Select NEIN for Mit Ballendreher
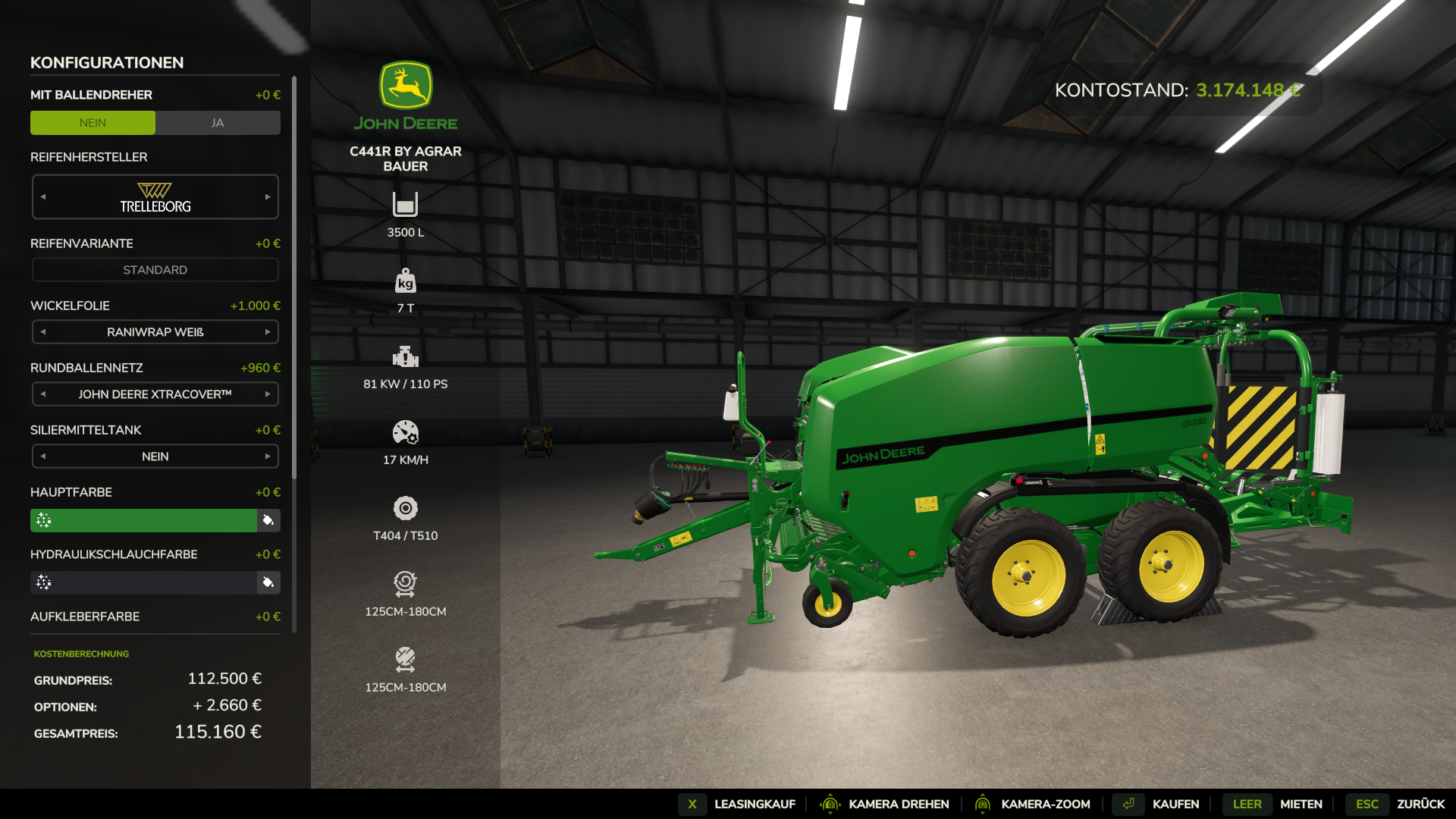The image size is (1456, 819). click(x=93, y=123)
